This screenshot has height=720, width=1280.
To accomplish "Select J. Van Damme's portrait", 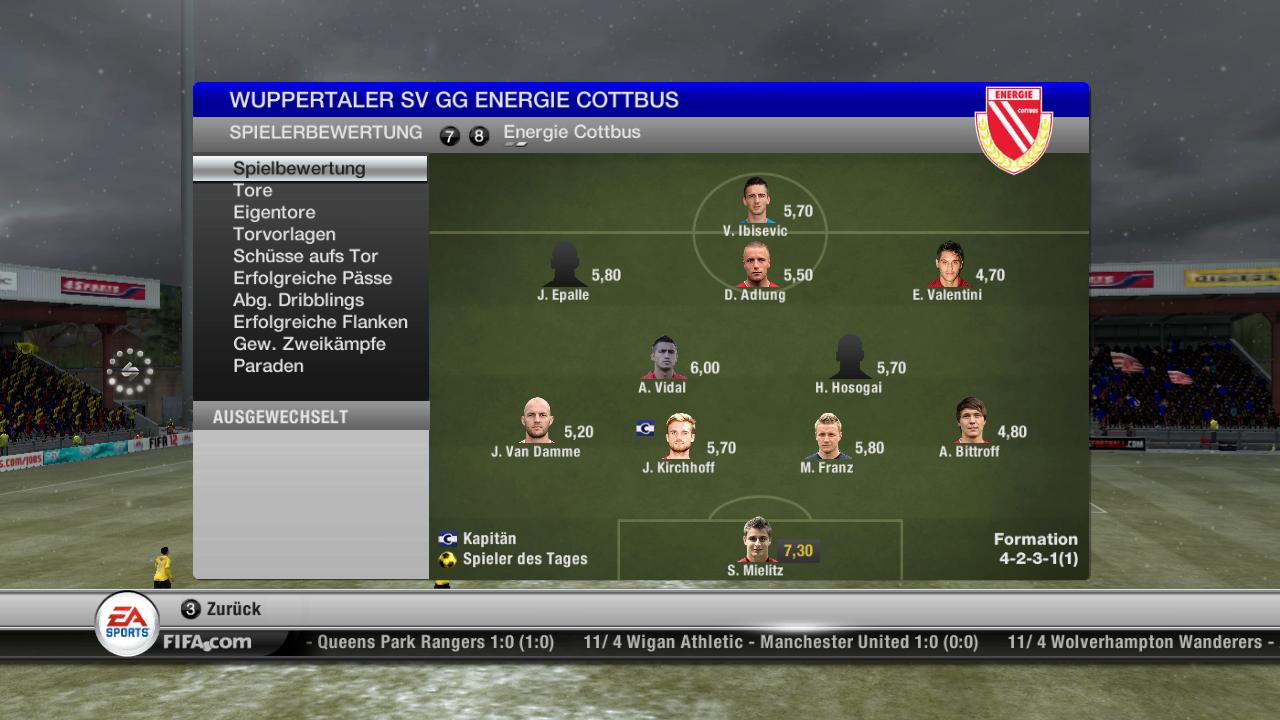I will point(537,421).
